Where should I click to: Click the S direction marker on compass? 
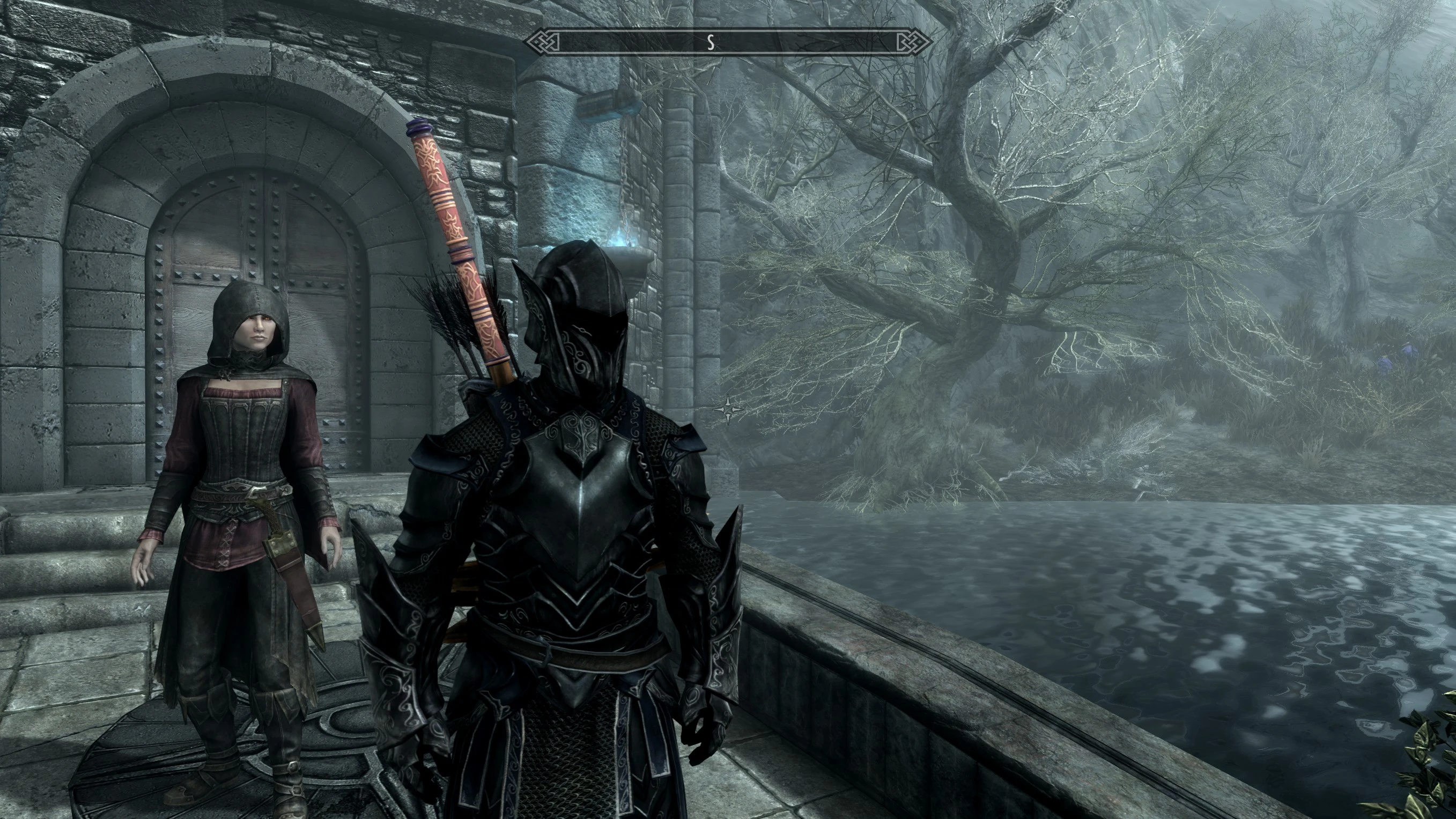[711, 41]
